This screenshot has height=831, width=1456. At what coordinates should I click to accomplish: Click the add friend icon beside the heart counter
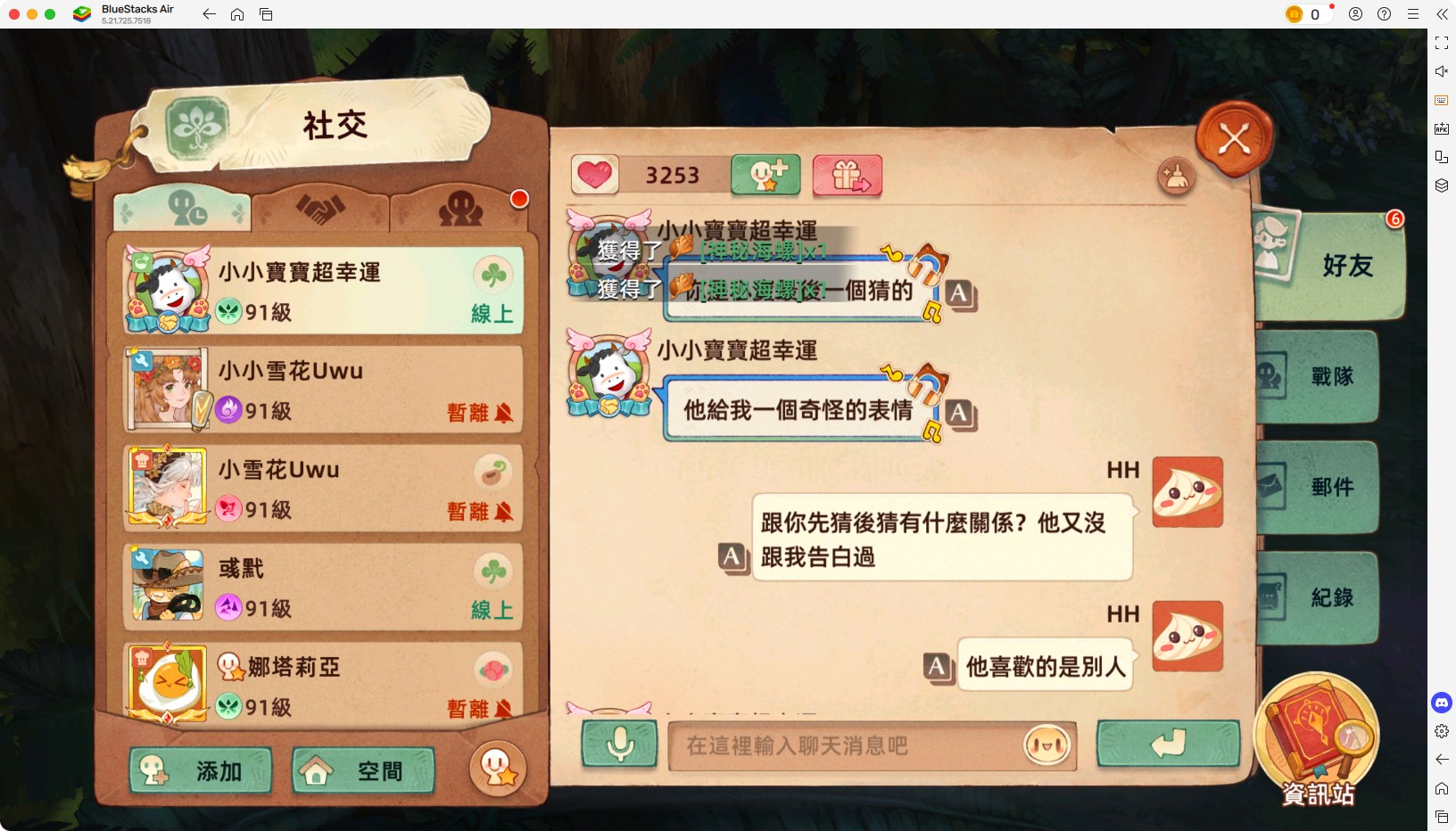tap(765, 176)
